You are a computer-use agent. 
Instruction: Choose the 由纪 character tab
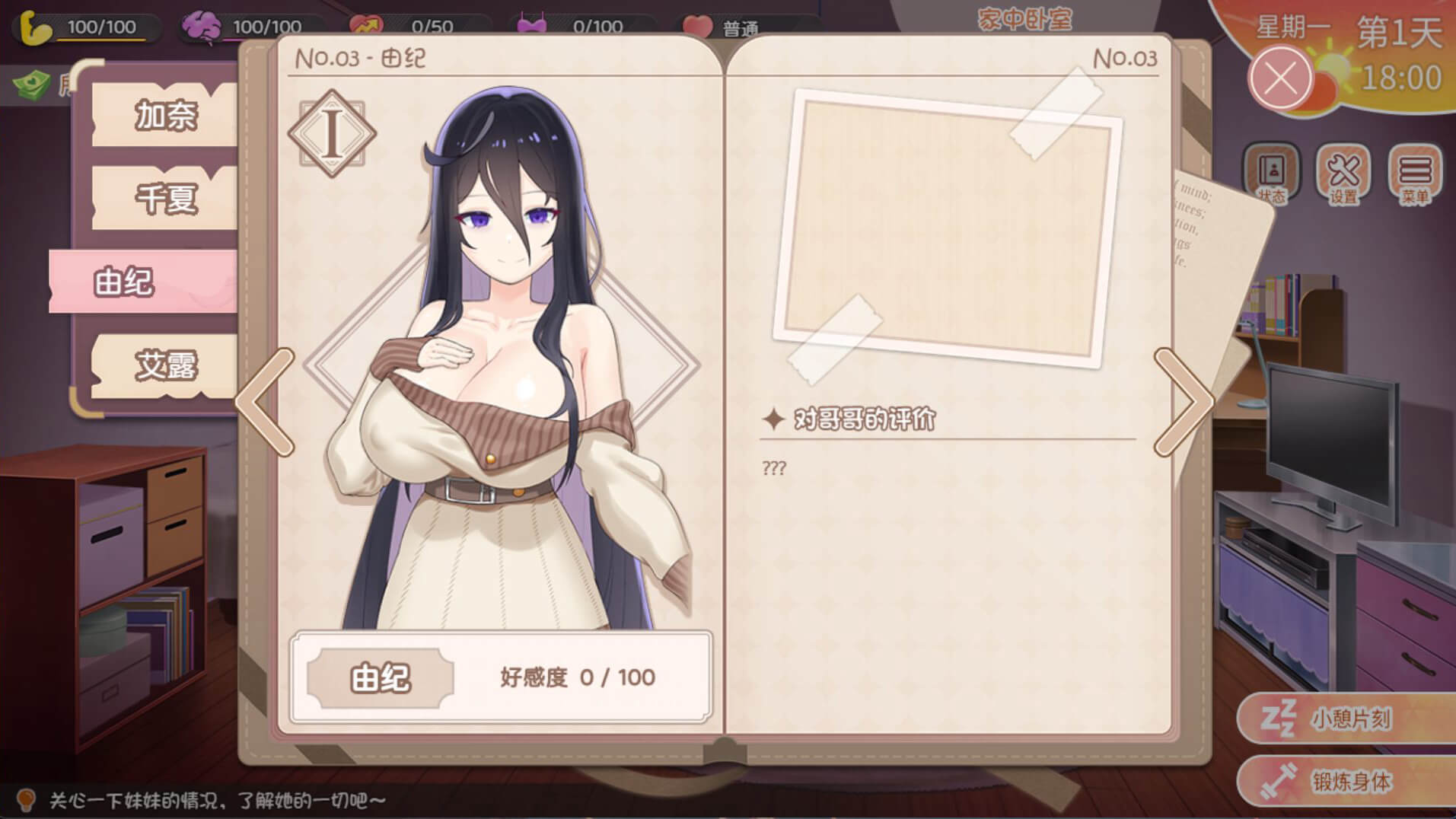click(143, 282)
